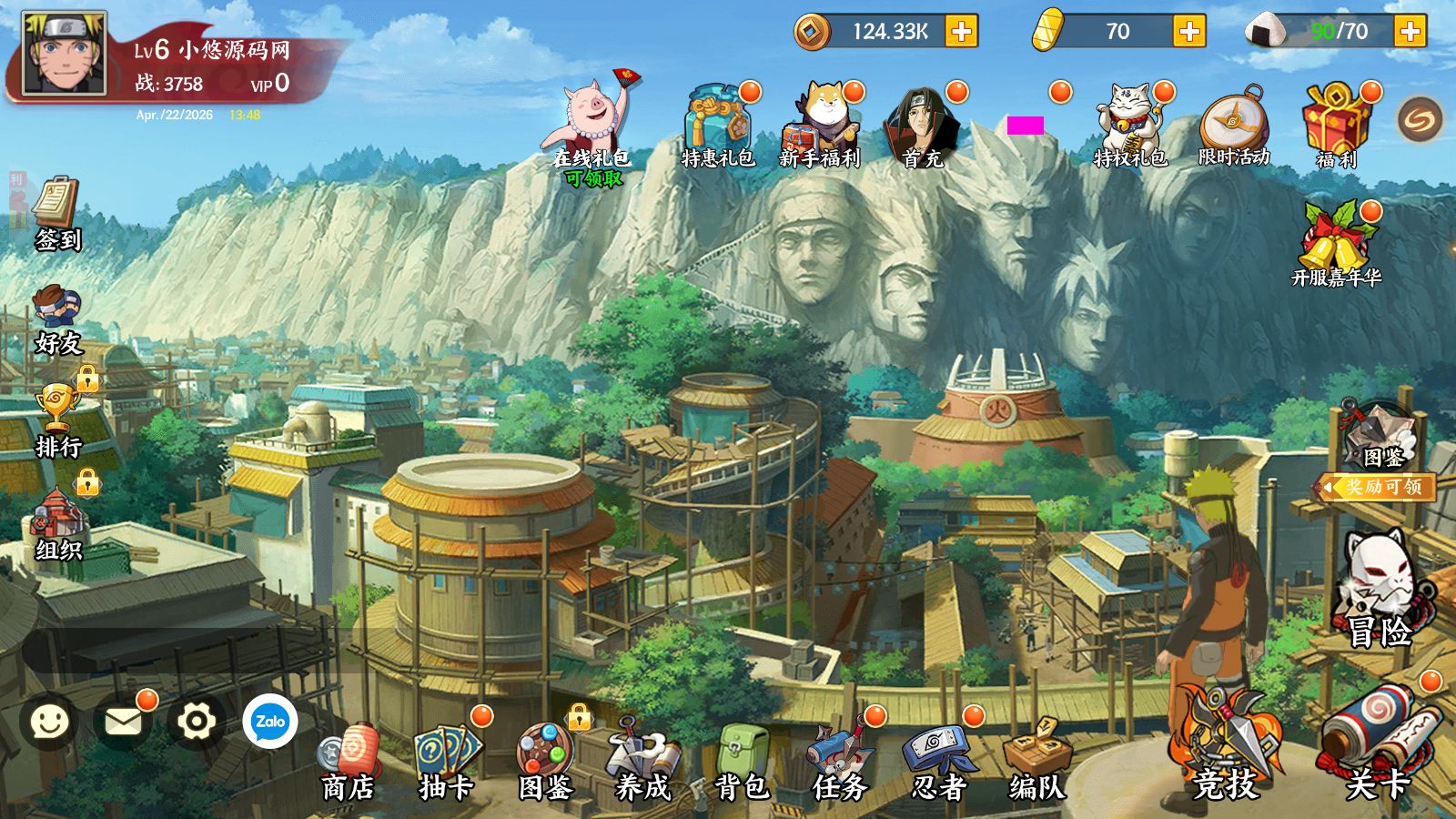The height and width of the screenshot is (819, 1456).
Task: Claim the 在线礼包 online gift
Action: click(x=592, y=123)
